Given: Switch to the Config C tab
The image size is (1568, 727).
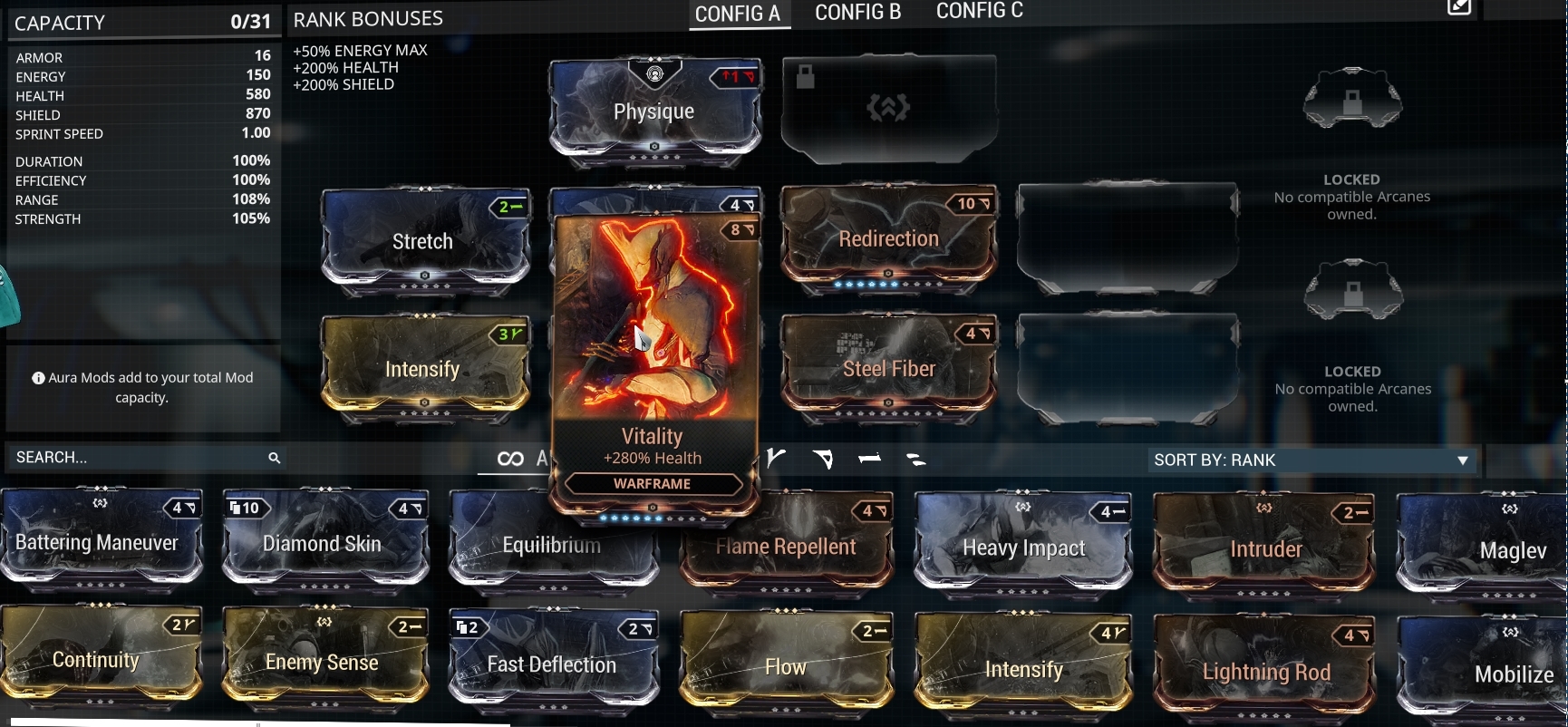Looking at the screenshot, I should coord(978,11).
